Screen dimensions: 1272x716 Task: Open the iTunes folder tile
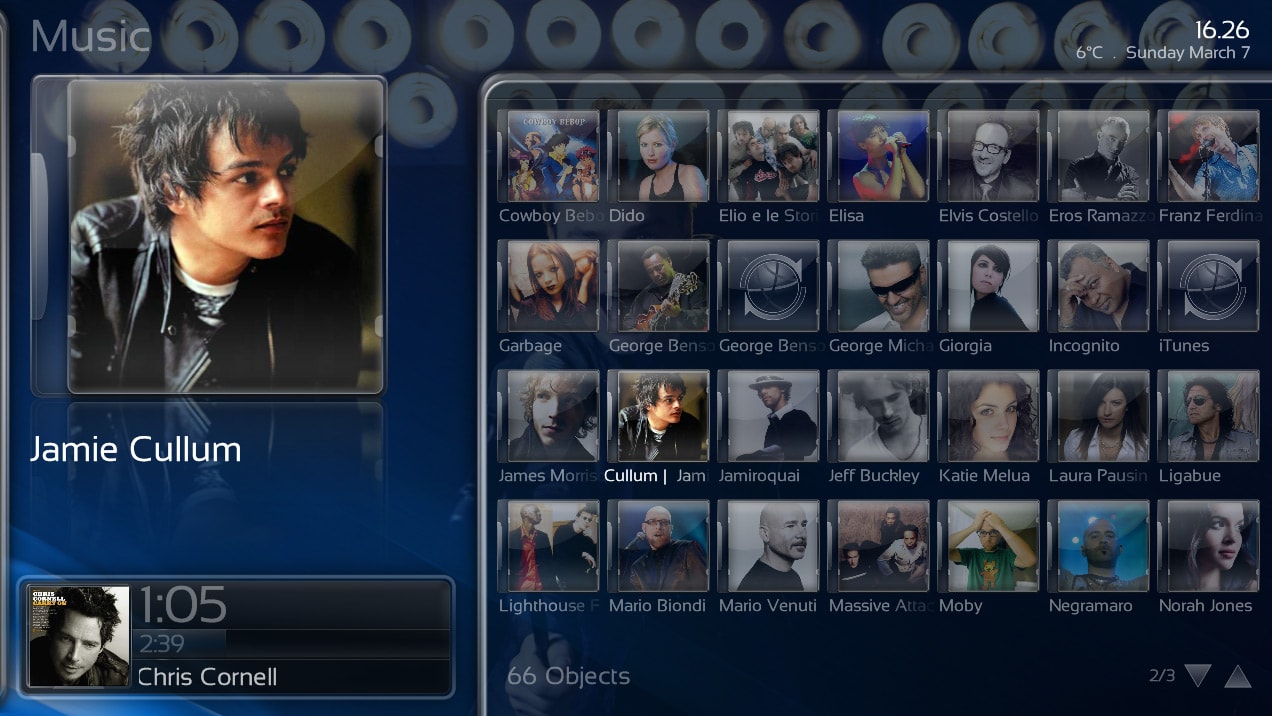(x=1208, y=286)
